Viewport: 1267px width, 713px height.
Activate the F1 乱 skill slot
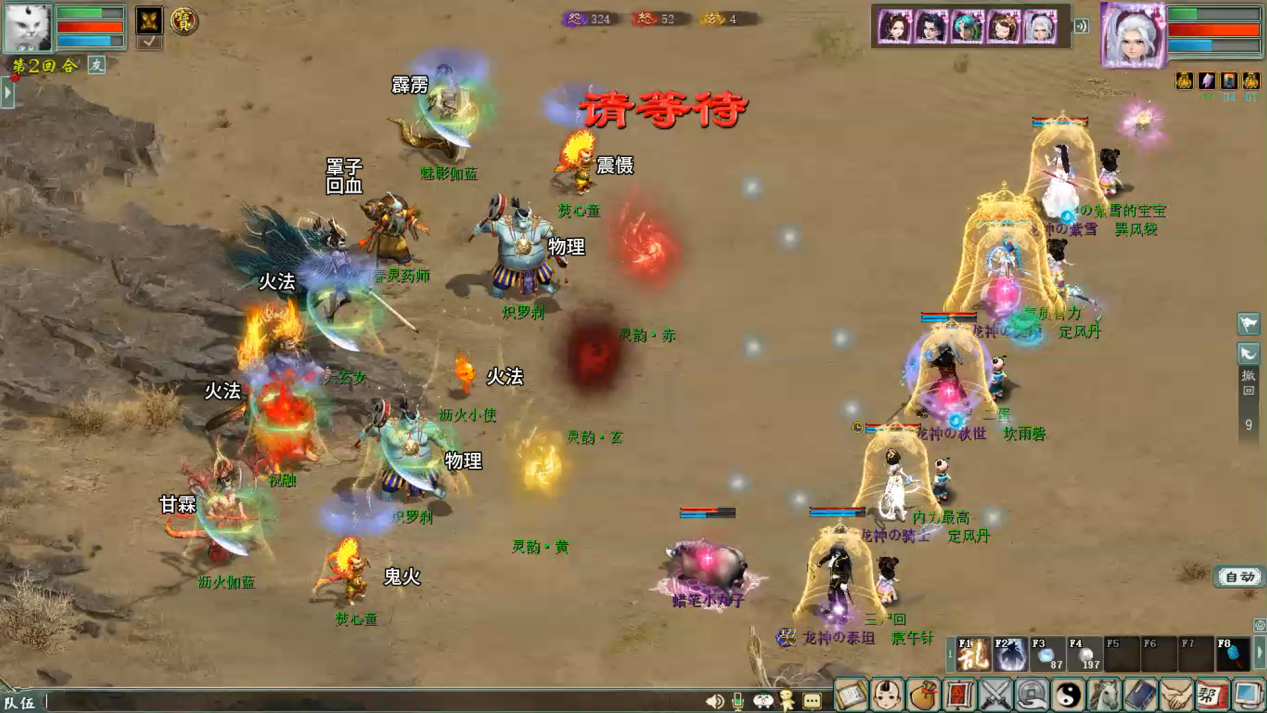click(972, 654)
